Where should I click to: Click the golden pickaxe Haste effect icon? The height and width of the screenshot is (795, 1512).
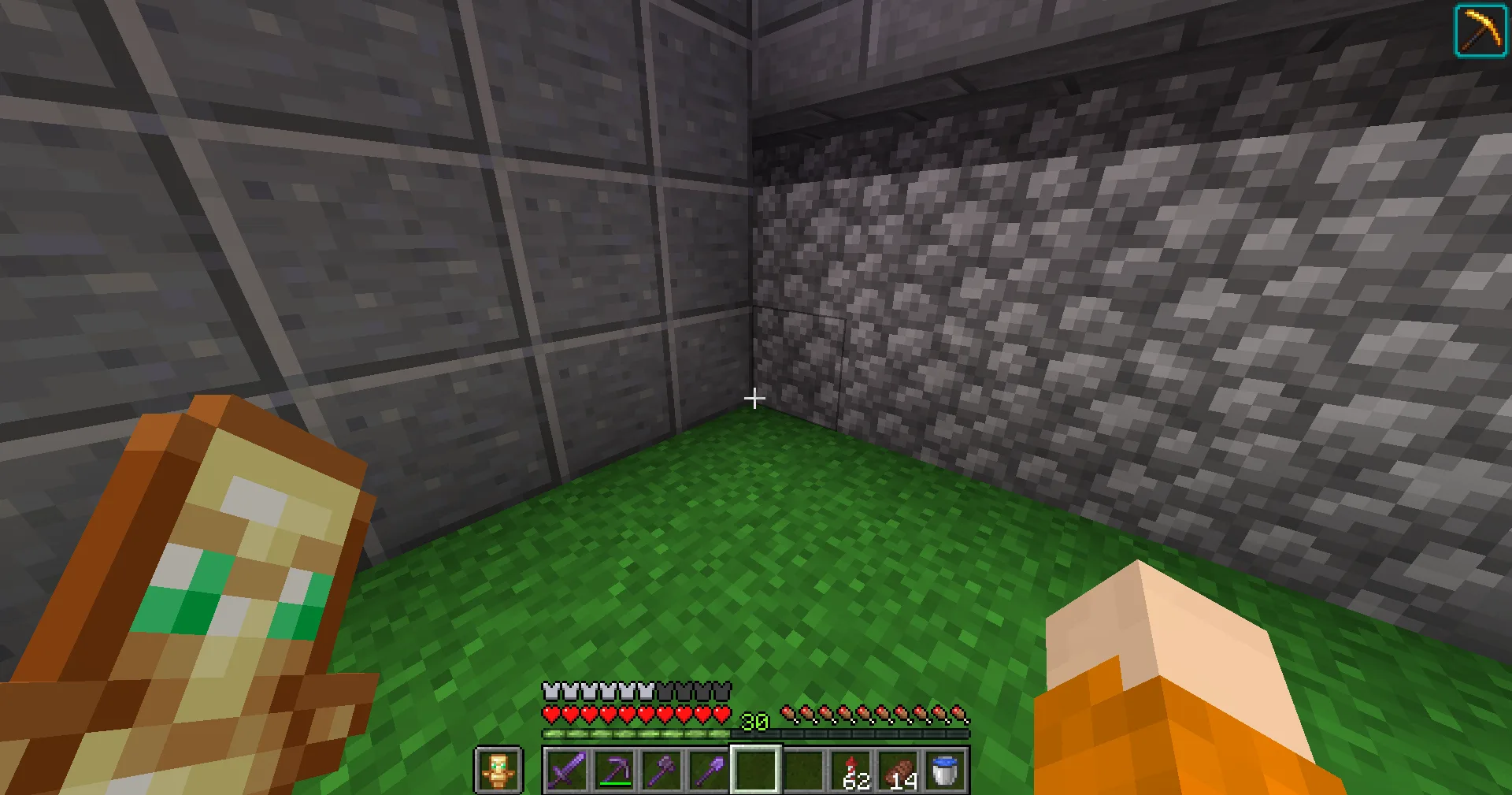click(x=1480, y=31)
